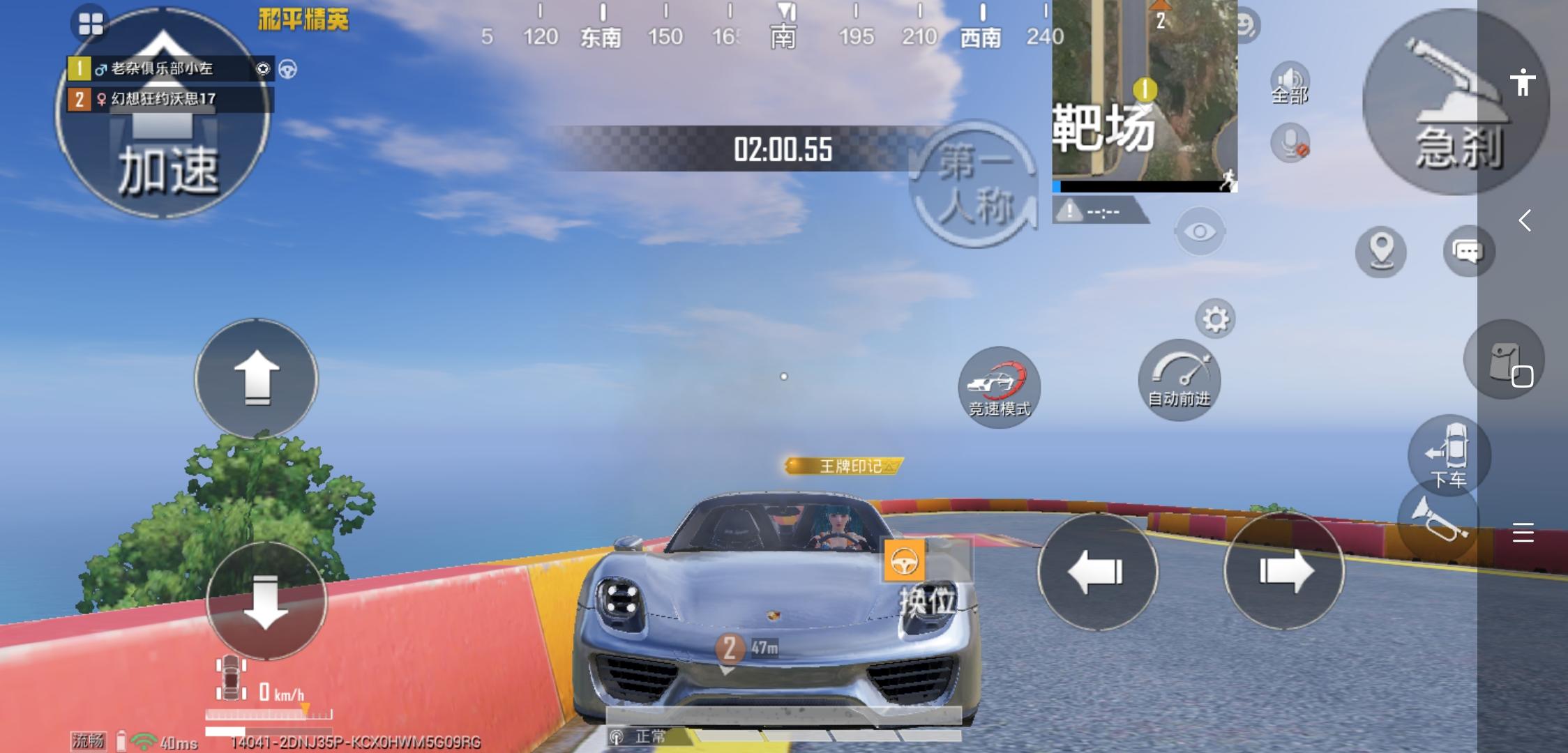1568x753 pixels.
Task: Toggle the spectate eye icon
Action: pyautogui.click(x=1200, y=231)
